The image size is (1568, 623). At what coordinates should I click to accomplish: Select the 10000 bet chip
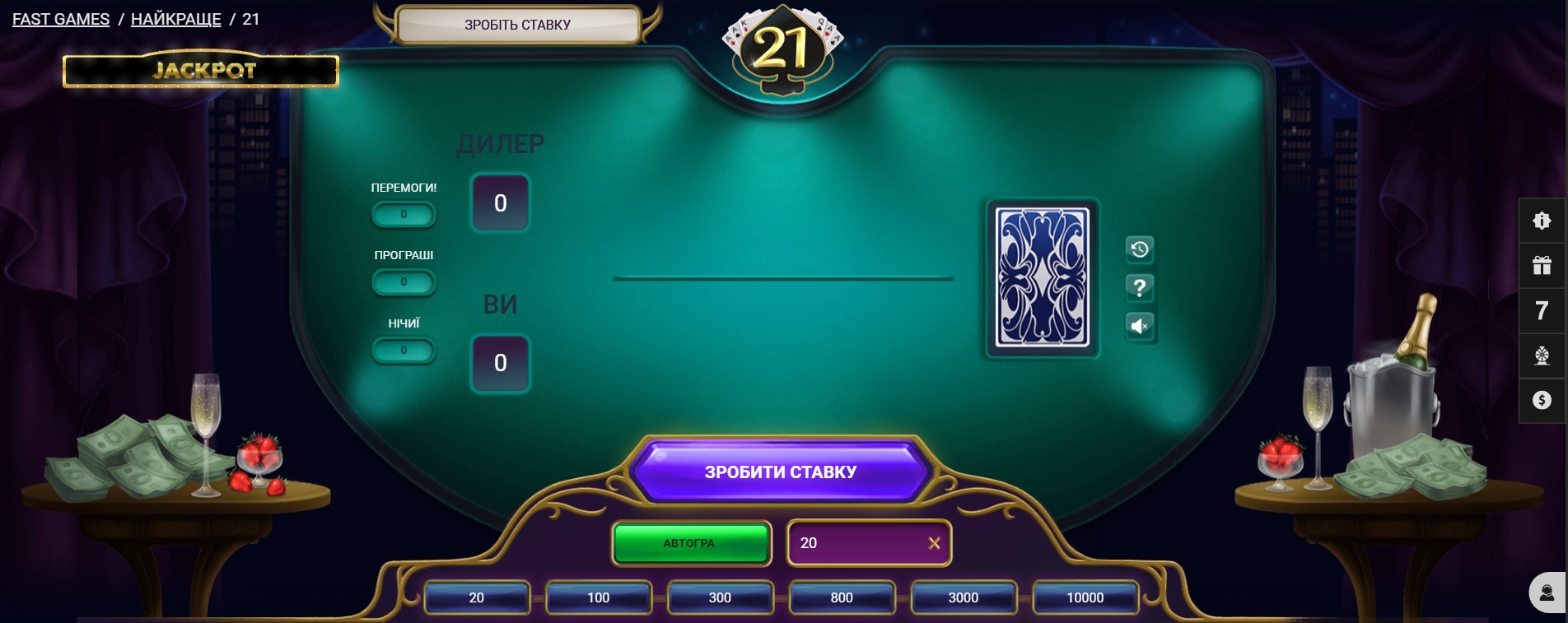[x=1085, y=597]
